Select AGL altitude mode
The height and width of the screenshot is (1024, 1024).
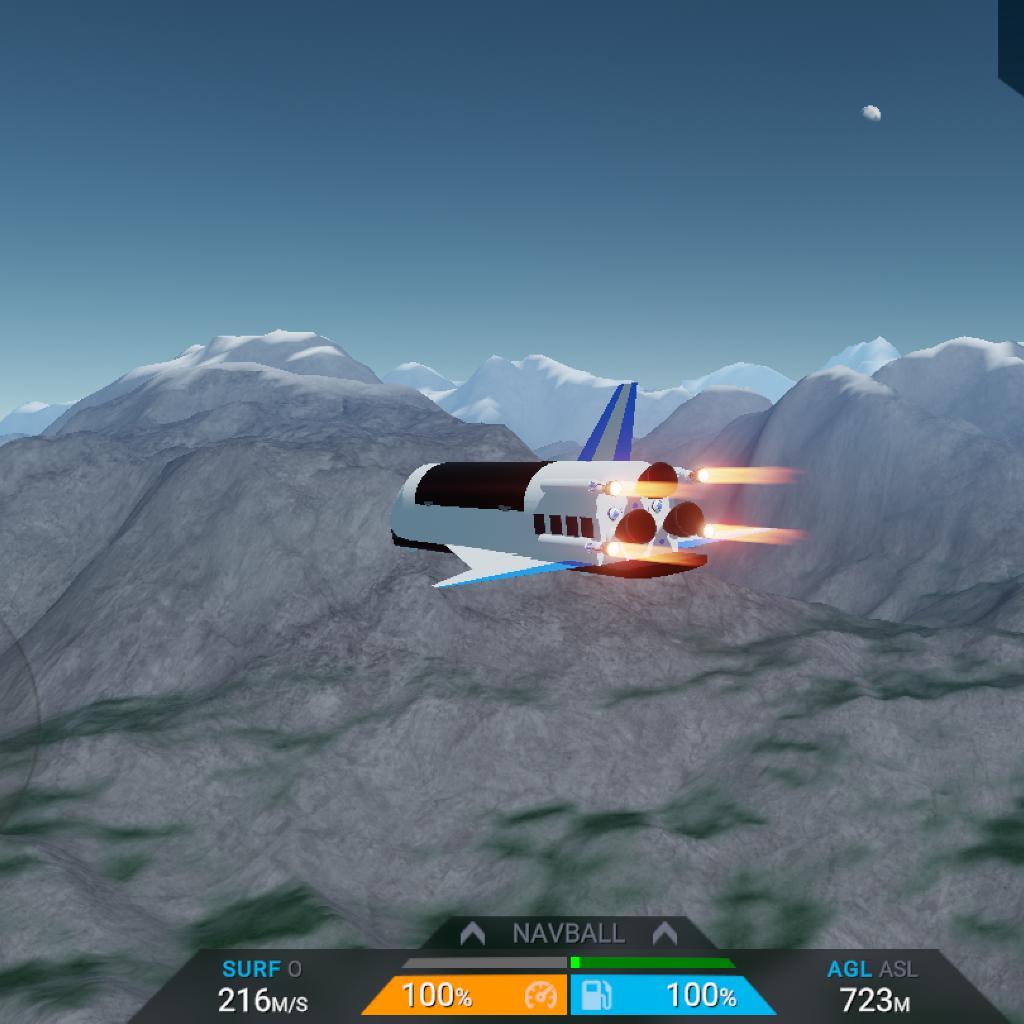point(848,969)
